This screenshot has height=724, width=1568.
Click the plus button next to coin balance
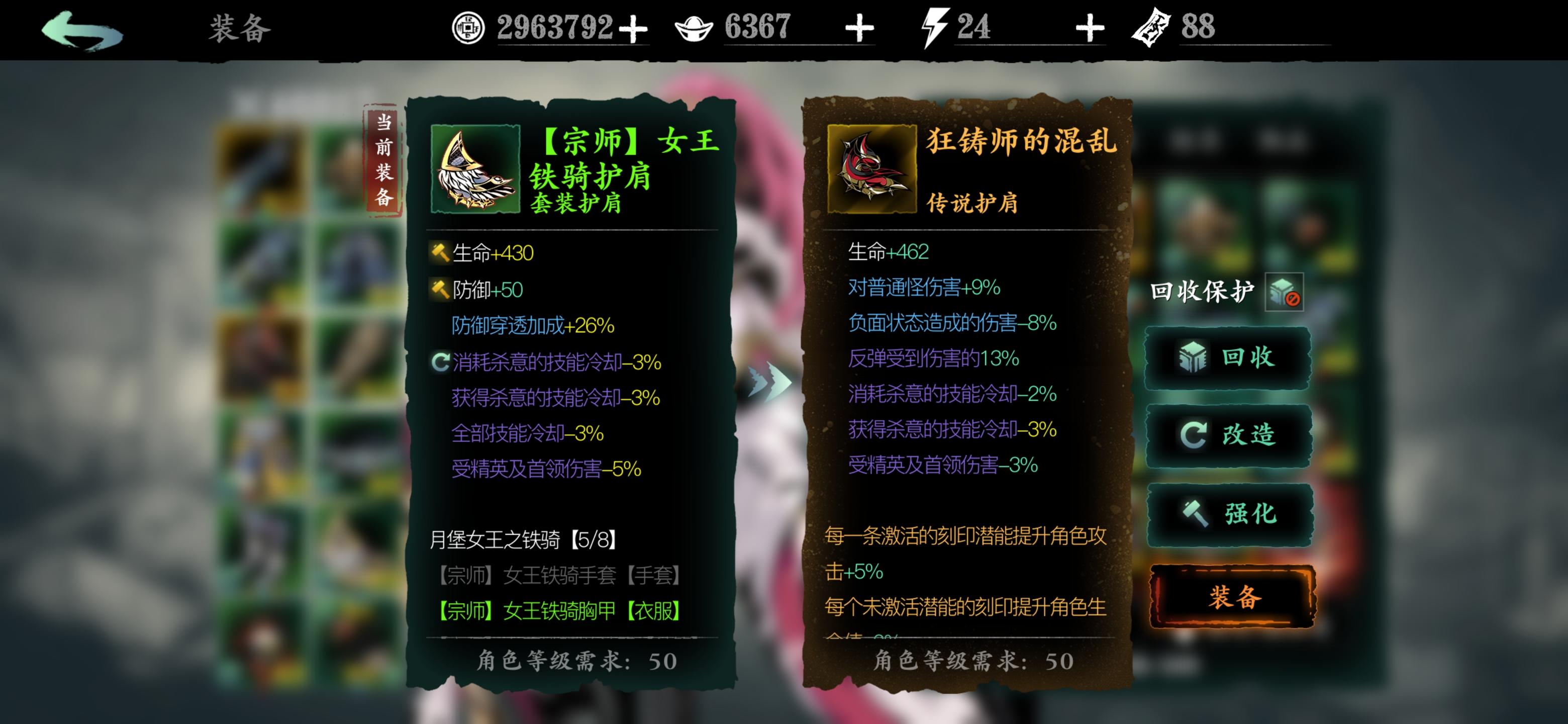(633, 27)
